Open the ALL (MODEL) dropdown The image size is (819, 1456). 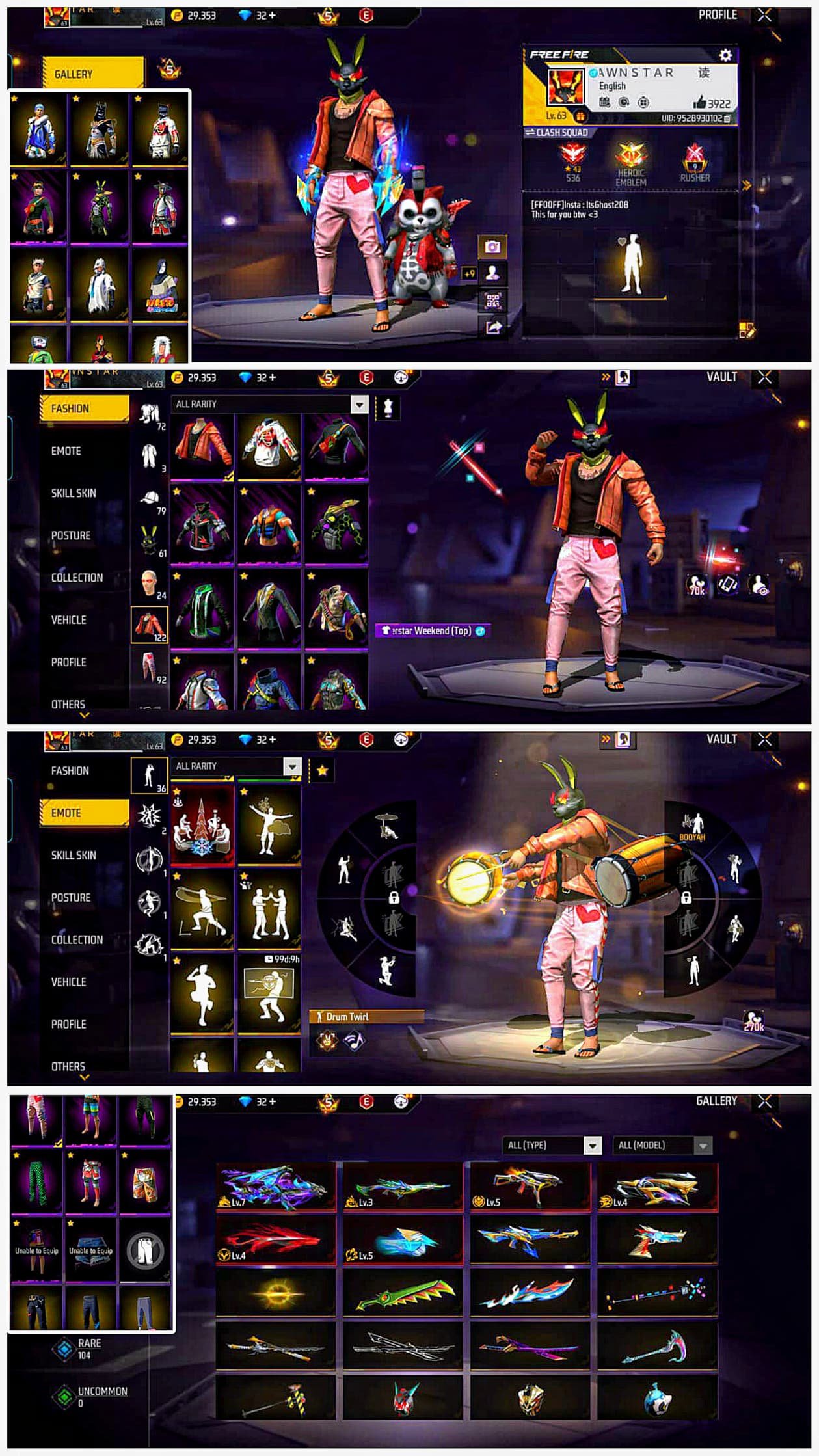(662, 1145)
